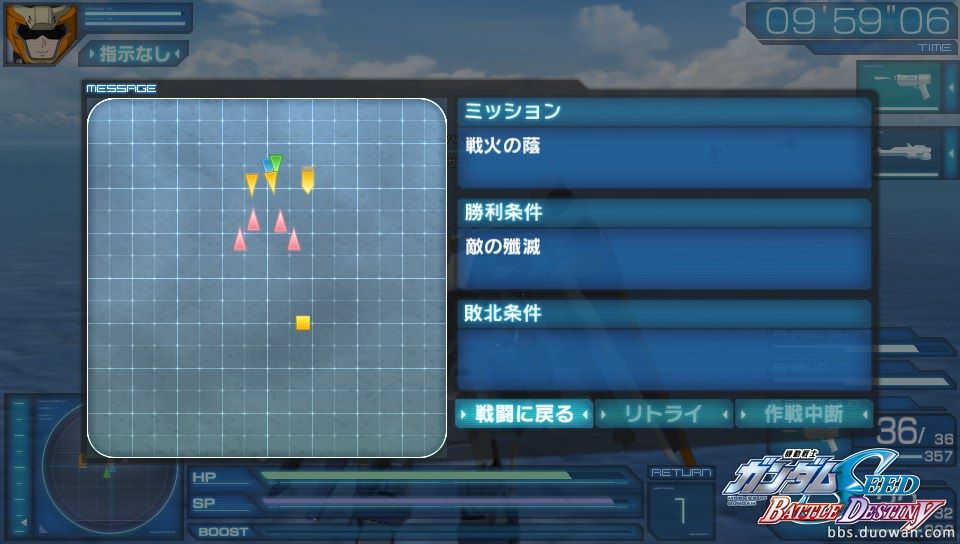
Task: Choose the リトライ retry option
Action: (663, 413)
